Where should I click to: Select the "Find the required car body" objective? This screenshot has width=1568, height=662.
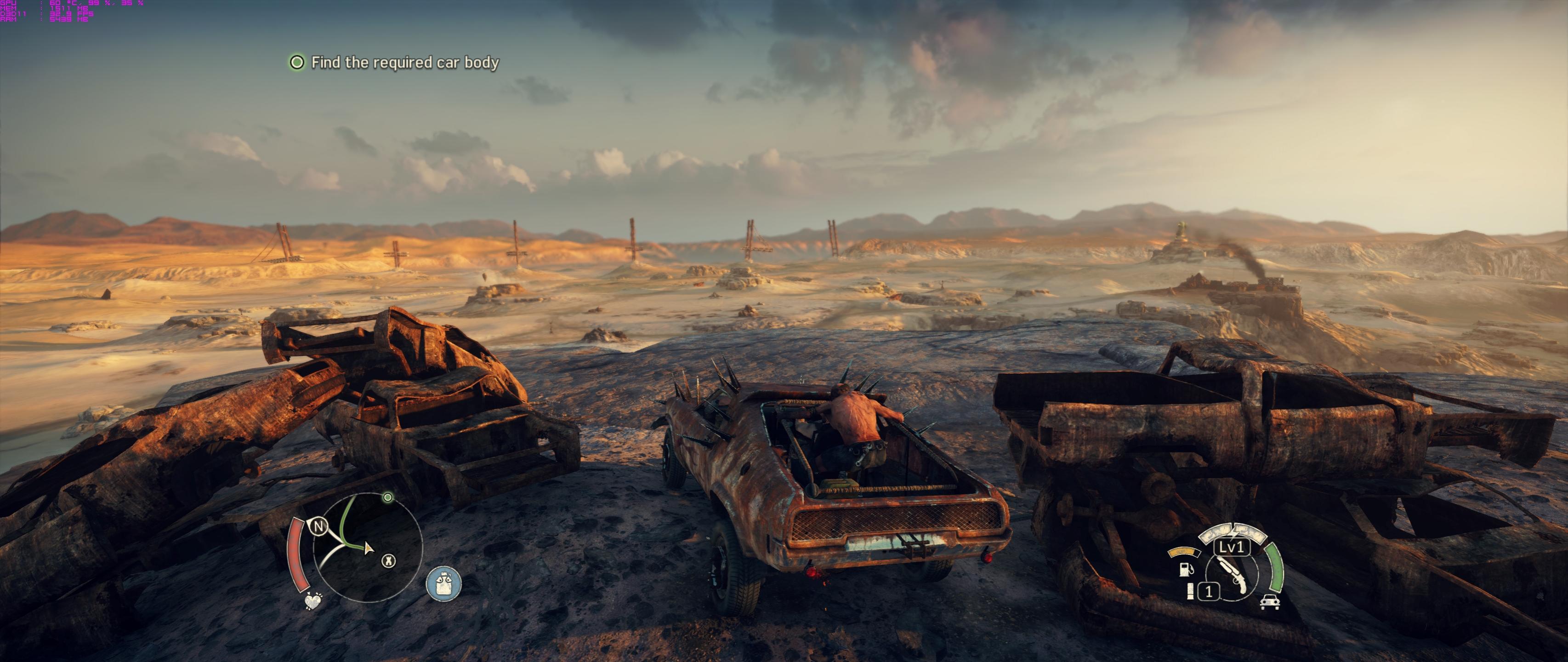coord(405,63)
